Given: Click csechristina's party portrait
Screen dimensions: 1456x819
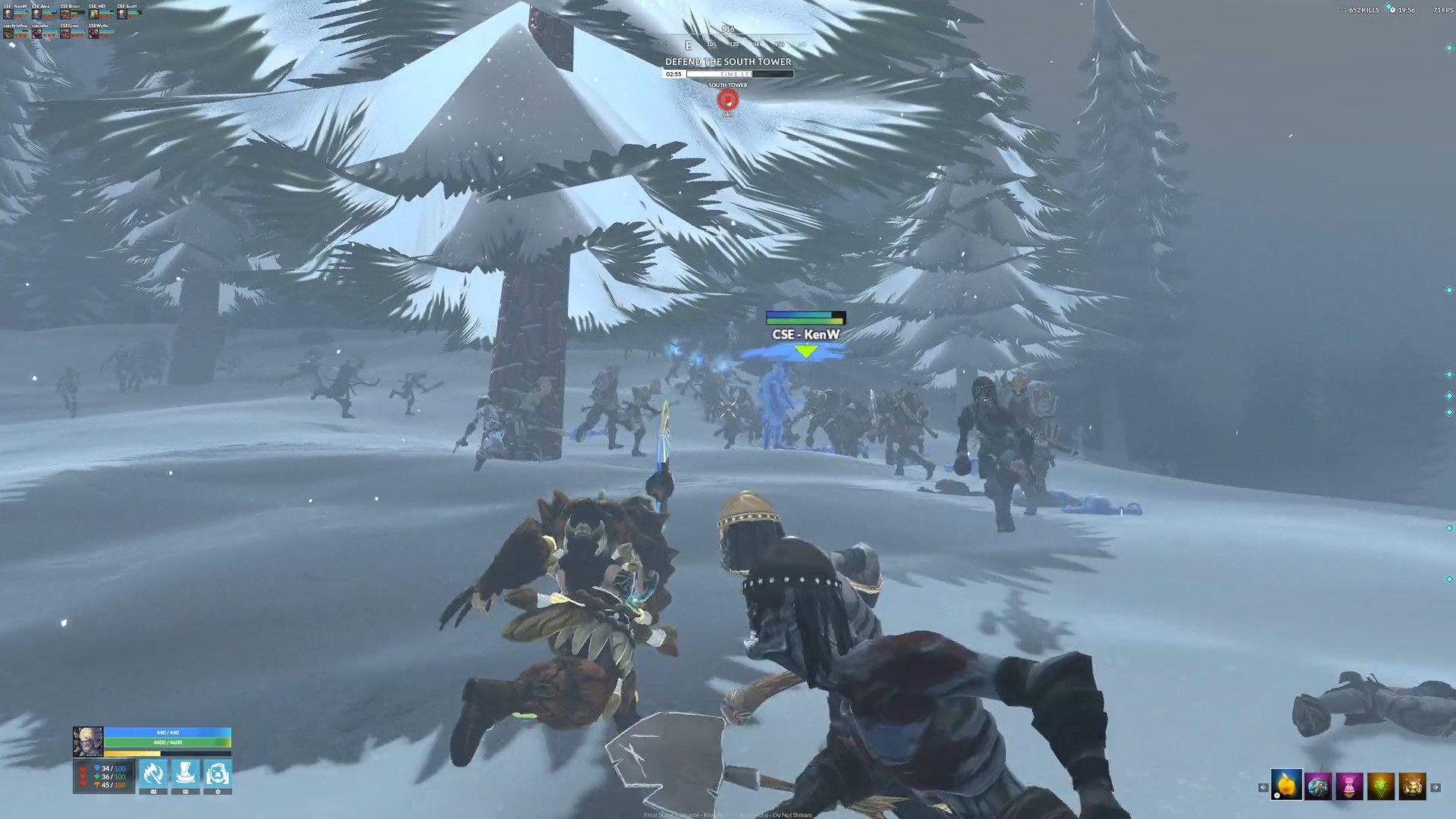Looking at the screenshot, I should click(8, 33).
